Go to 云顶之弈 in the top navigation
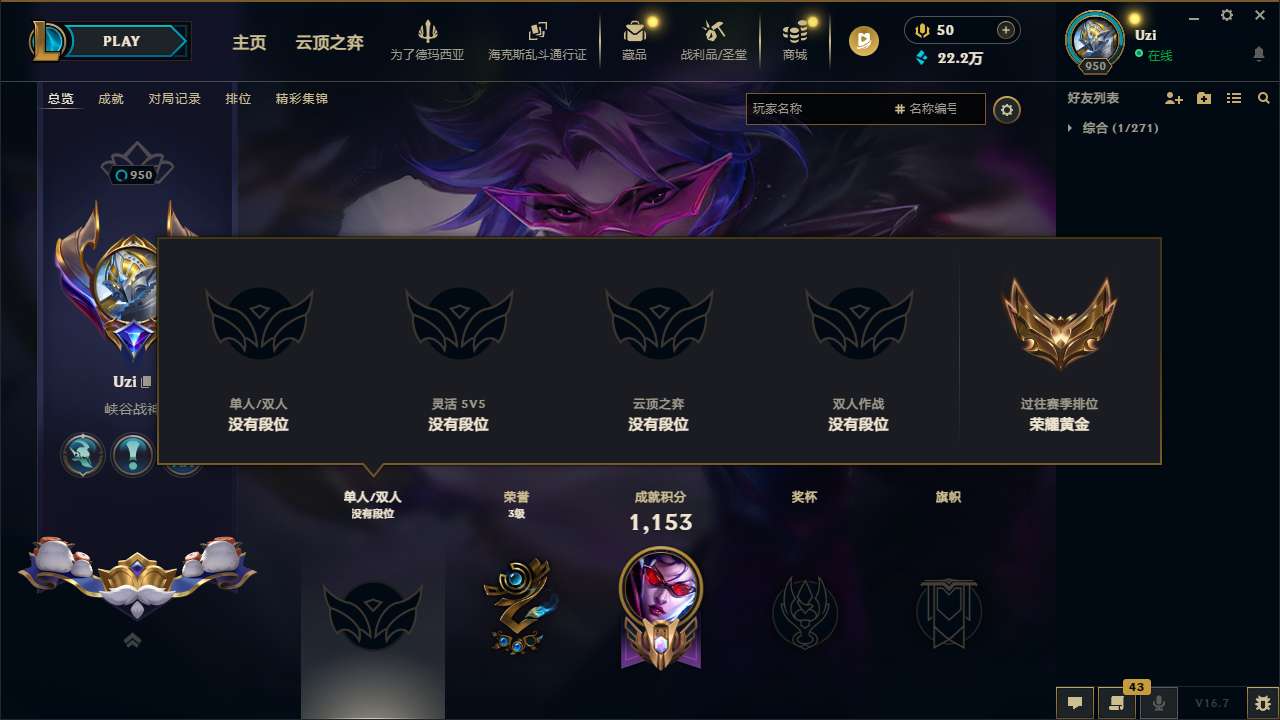Viewport: 1280px width, 720px height. point(328,43)
